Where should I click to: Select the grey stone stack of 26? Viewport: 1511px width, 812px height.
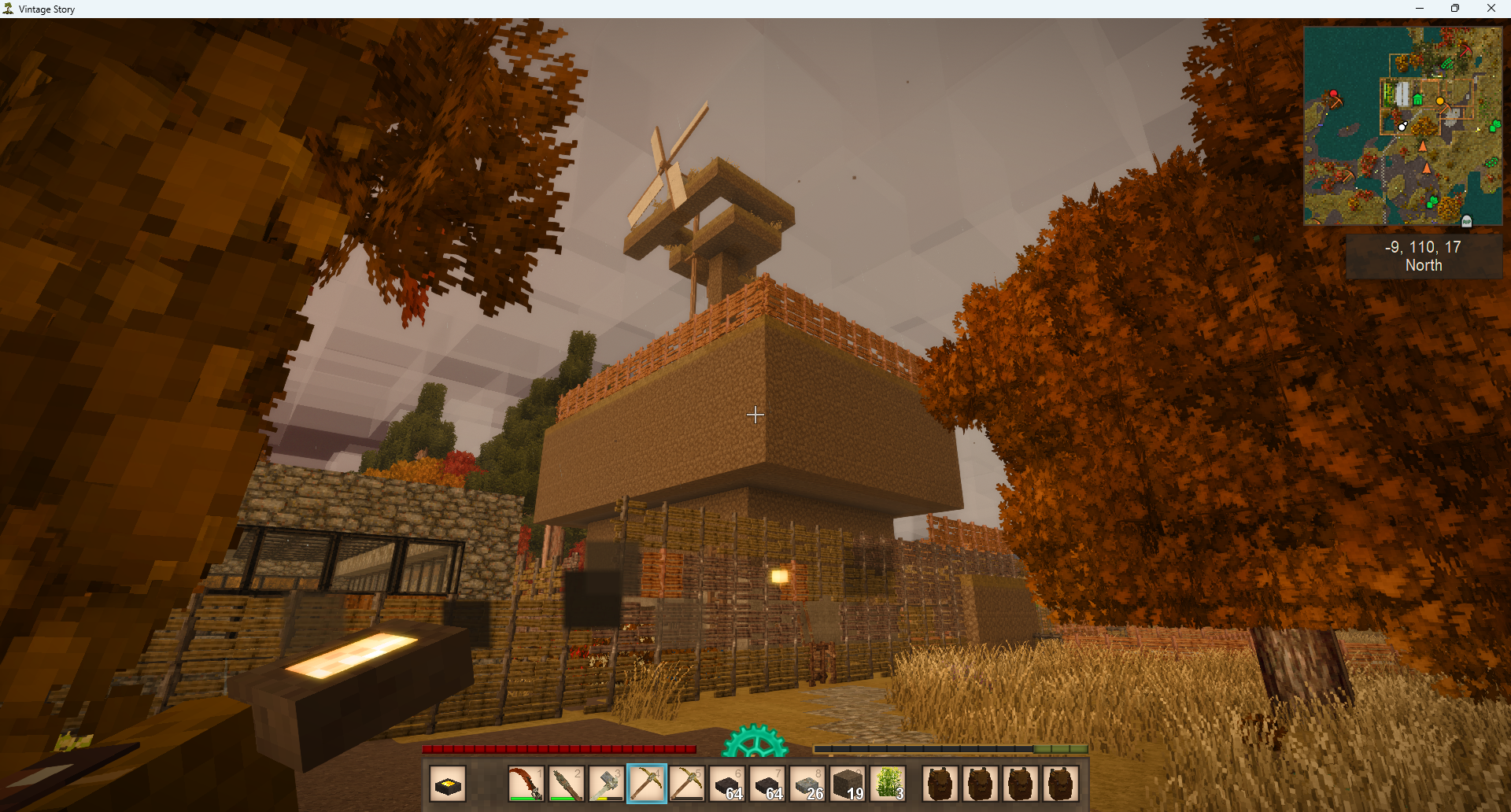[x=808, y=784]
